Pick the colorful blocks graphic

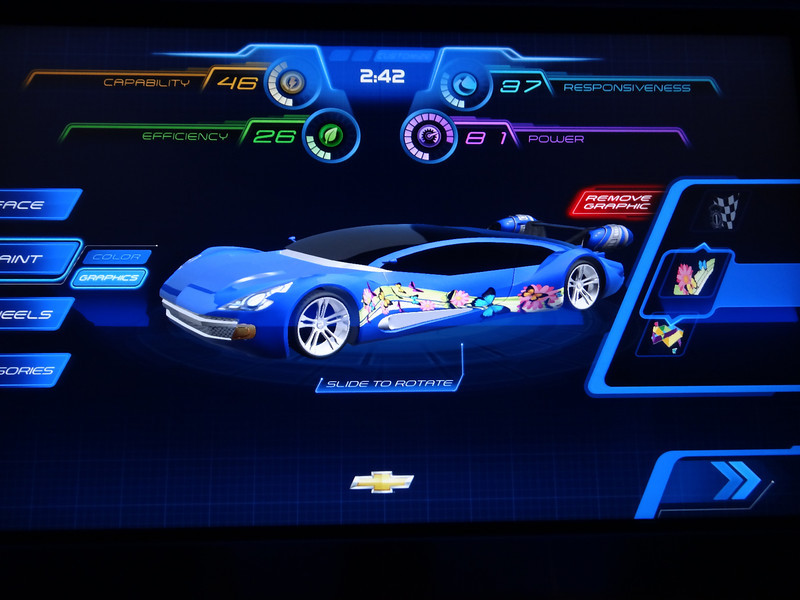pyautogui.click(x=668, y=335)
